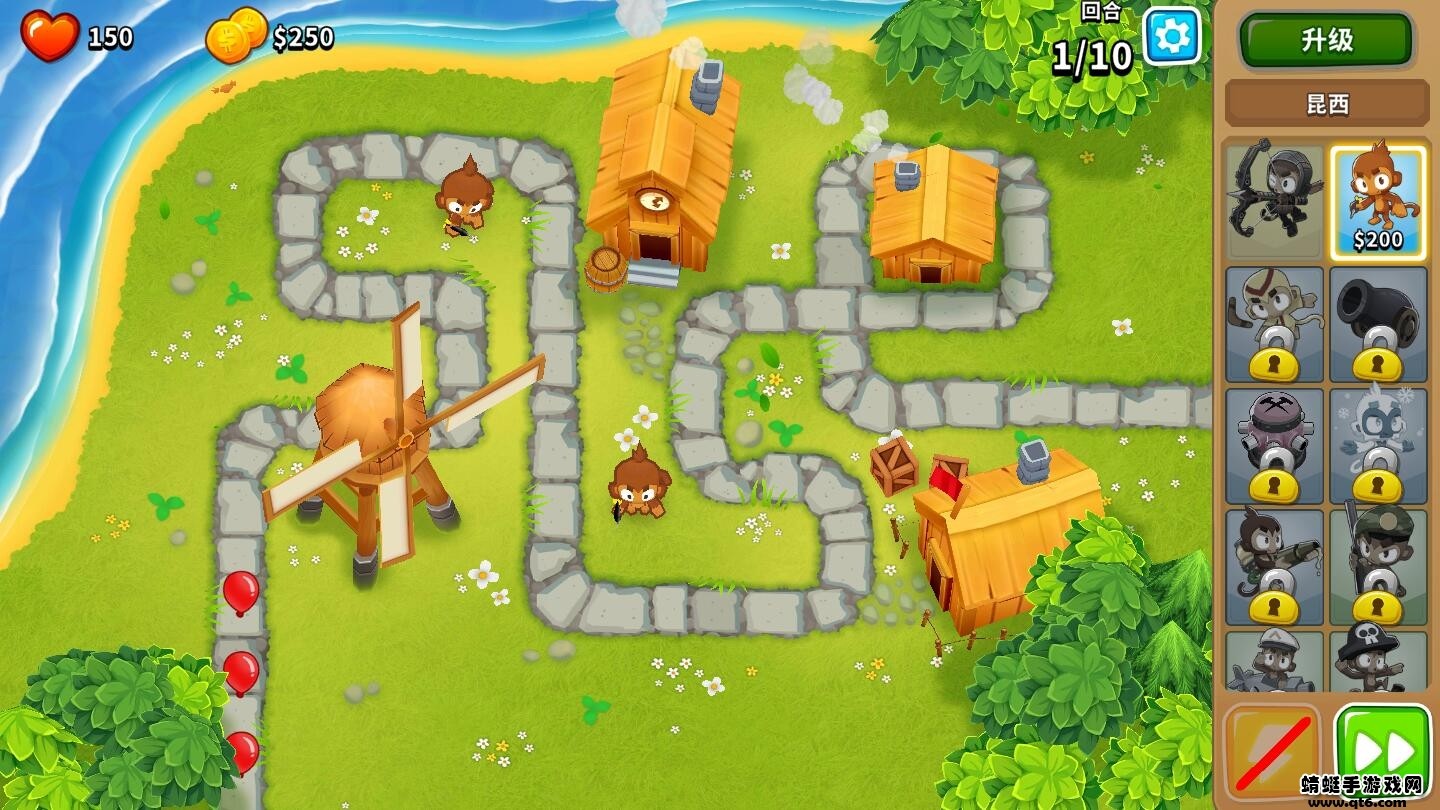Image resolution: width=1440 pixels, height=810 pixels.
Task: Click the heart lives counter showing 150
Action: [70, 33]
